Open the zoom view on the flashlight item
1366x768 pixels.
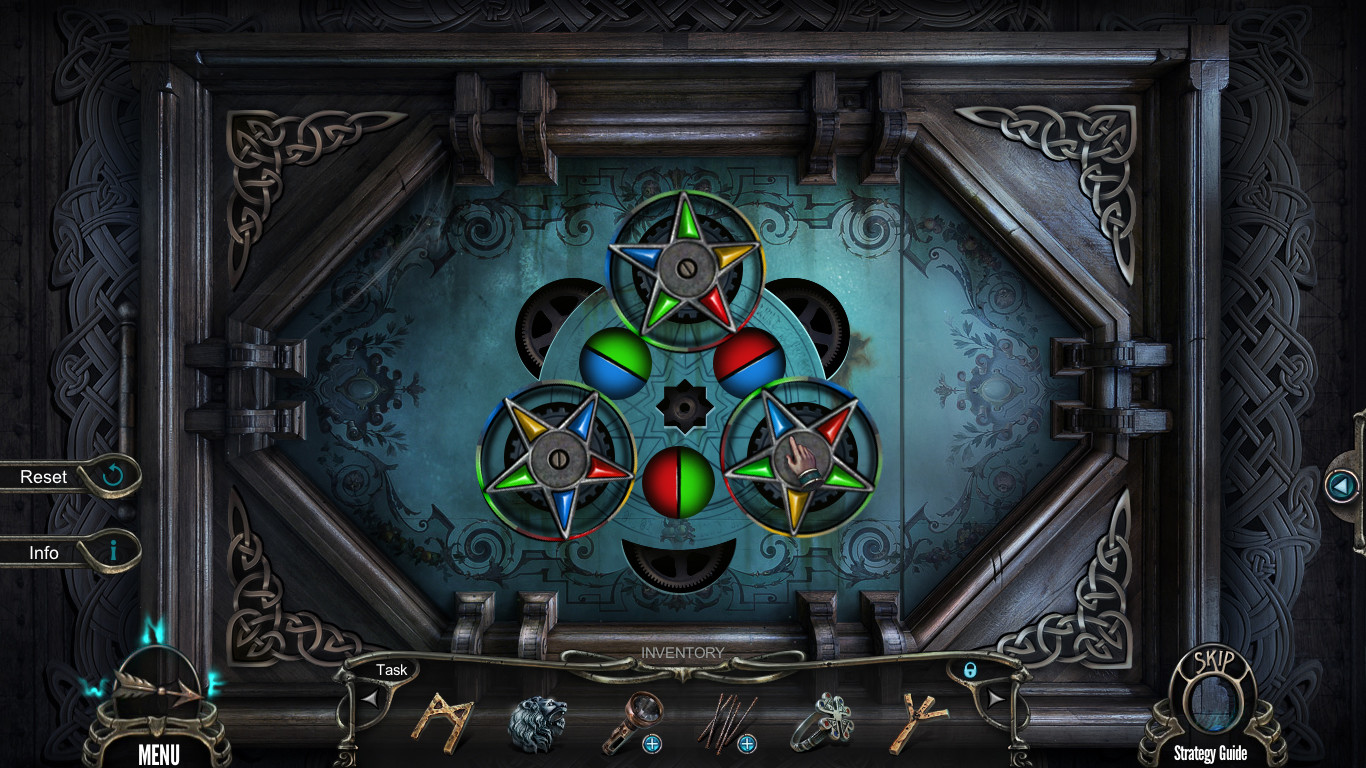click(x=650, y=741)
